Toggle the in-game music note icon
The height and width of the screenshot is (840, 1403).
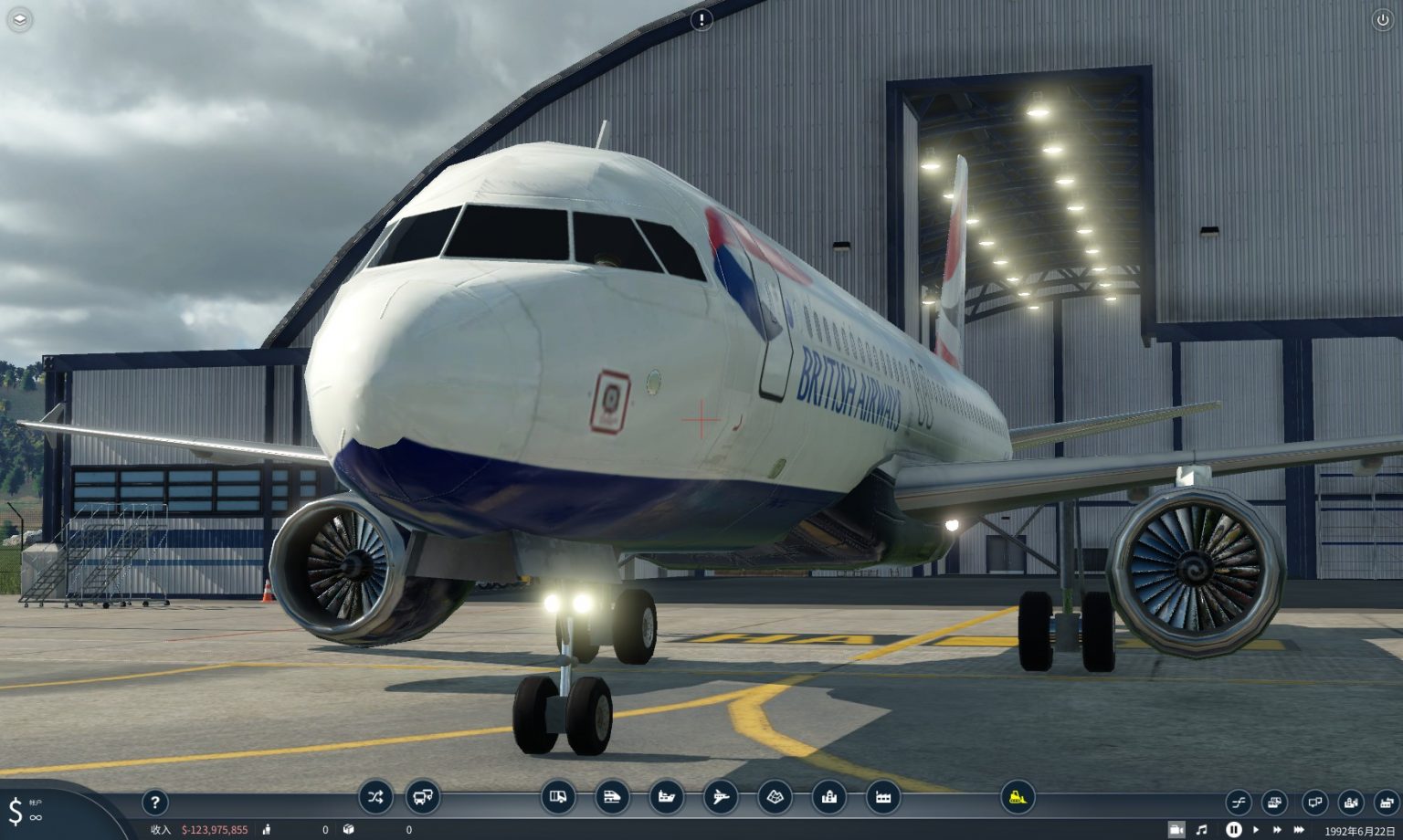pyautogui.click(x=1202, y=830)
